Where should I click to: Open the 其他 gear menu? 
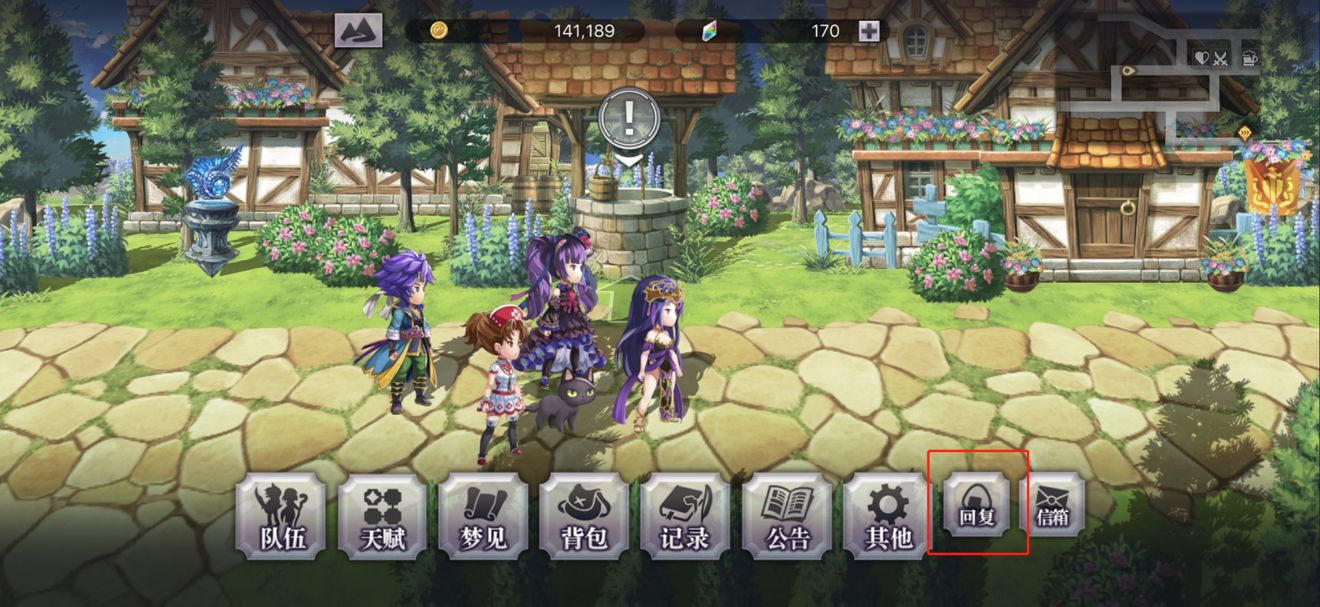coord(888,516)
